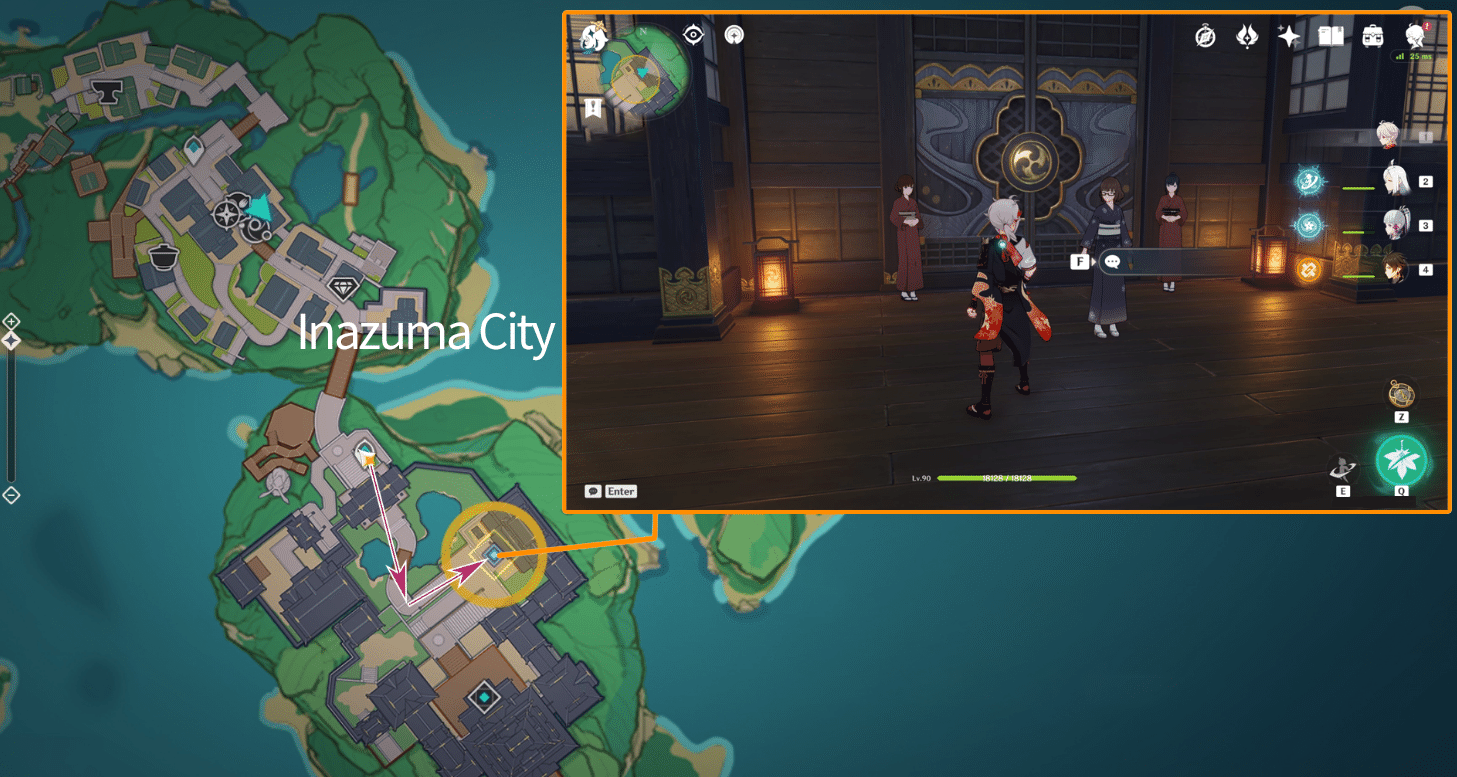Viewport: 1457px width, 777px height.
Task: Open the Battle Pass wings icon
Action: click(1248, 36)
